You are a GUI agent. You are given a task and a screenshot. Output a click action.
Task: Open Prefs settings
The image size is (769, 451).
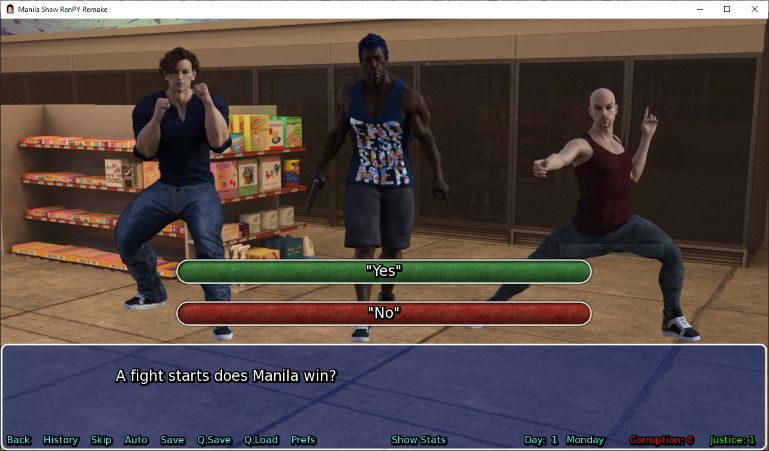tap(303, 440)
